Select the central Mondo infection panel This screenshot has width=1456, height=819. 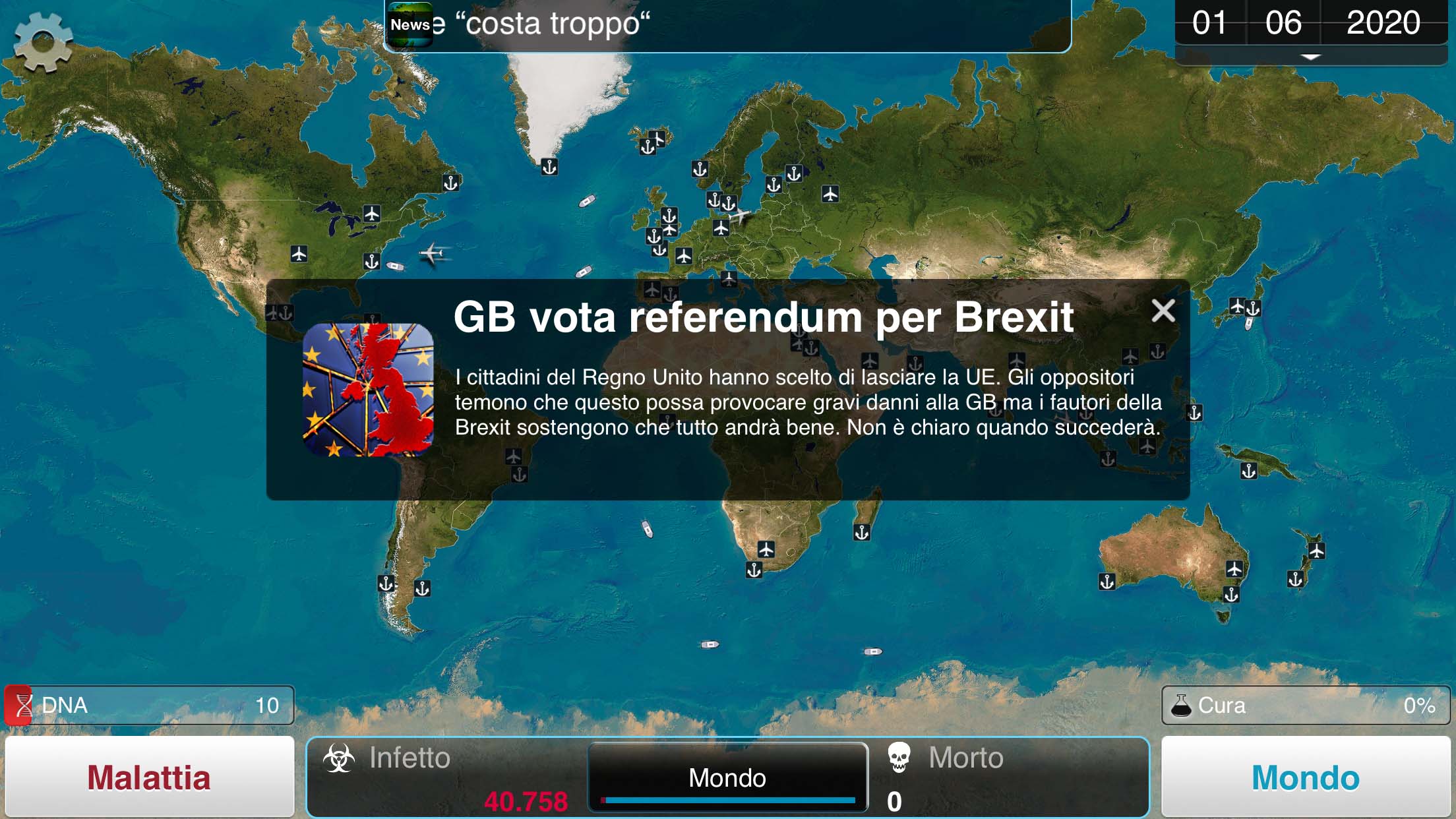coord(727,777)
